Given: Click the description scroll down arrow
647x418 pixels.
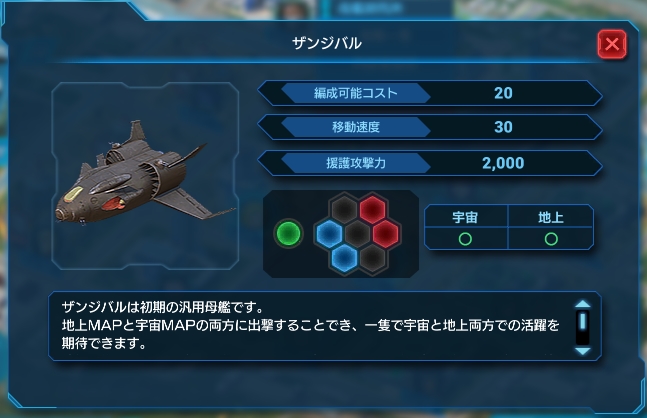Looking at the screenshot, I should (x=582, y=351).
